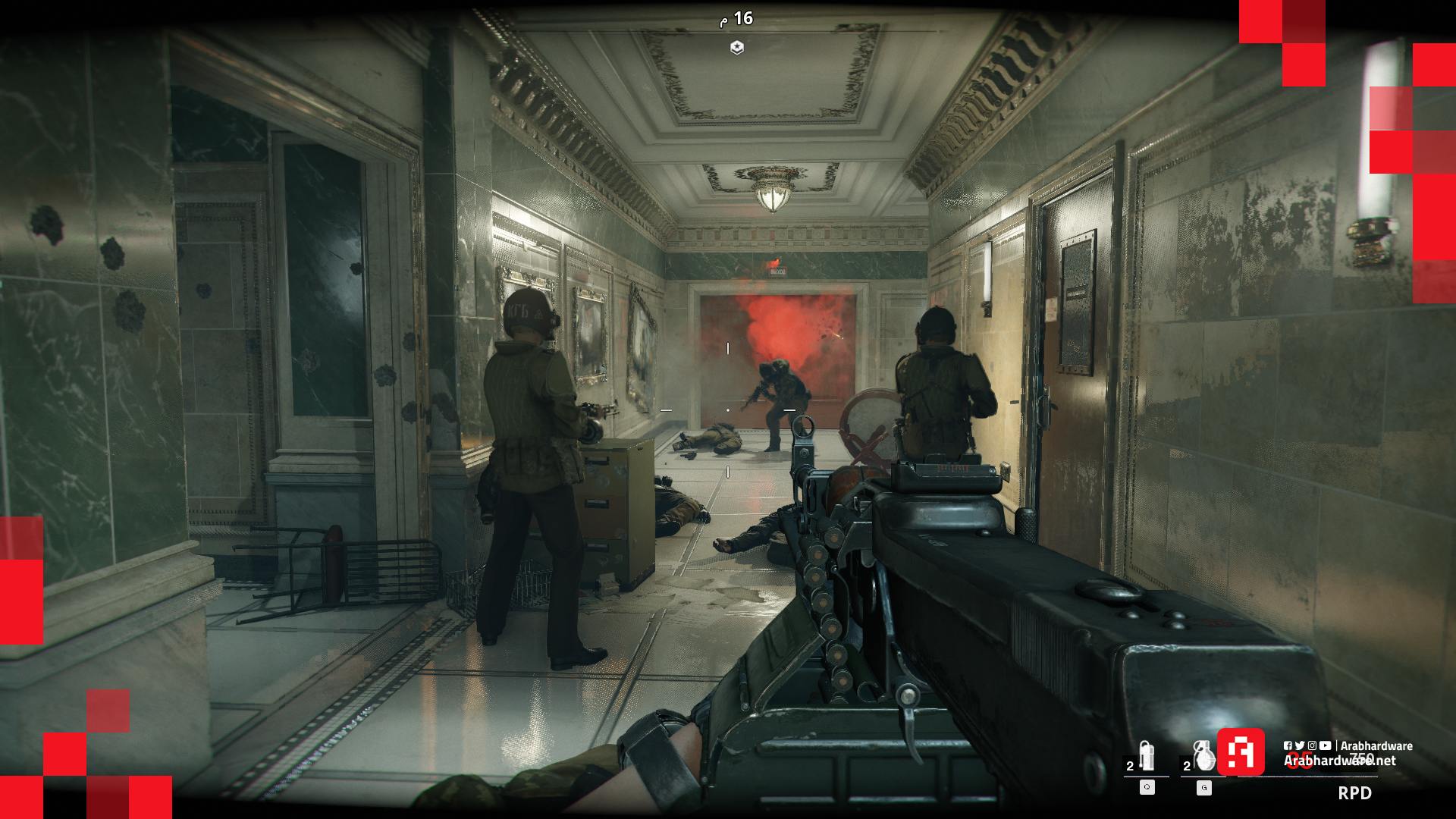Open the Arabhardware.net watermark link
Screen dimensions: 1456x819
click(x=1339, y=760)
